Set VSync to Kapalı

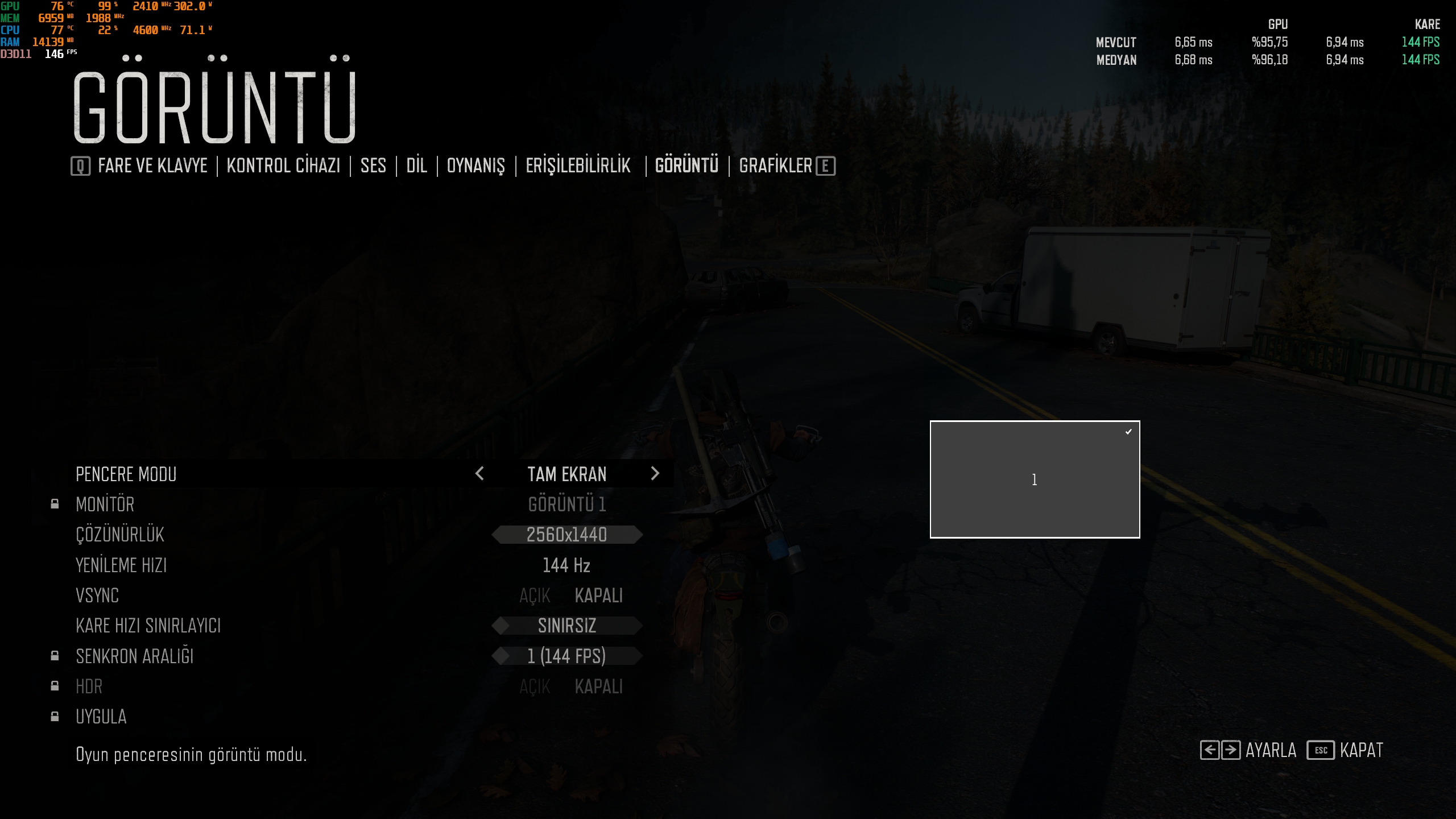point(598,595)
